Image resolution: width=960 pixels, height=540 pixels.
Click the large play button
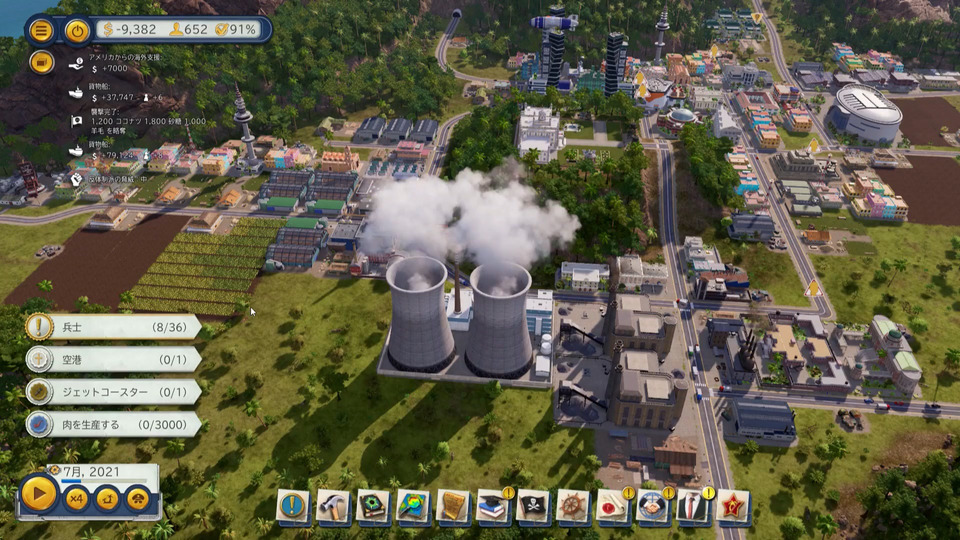pyautogui.click(x=39, y=493)
